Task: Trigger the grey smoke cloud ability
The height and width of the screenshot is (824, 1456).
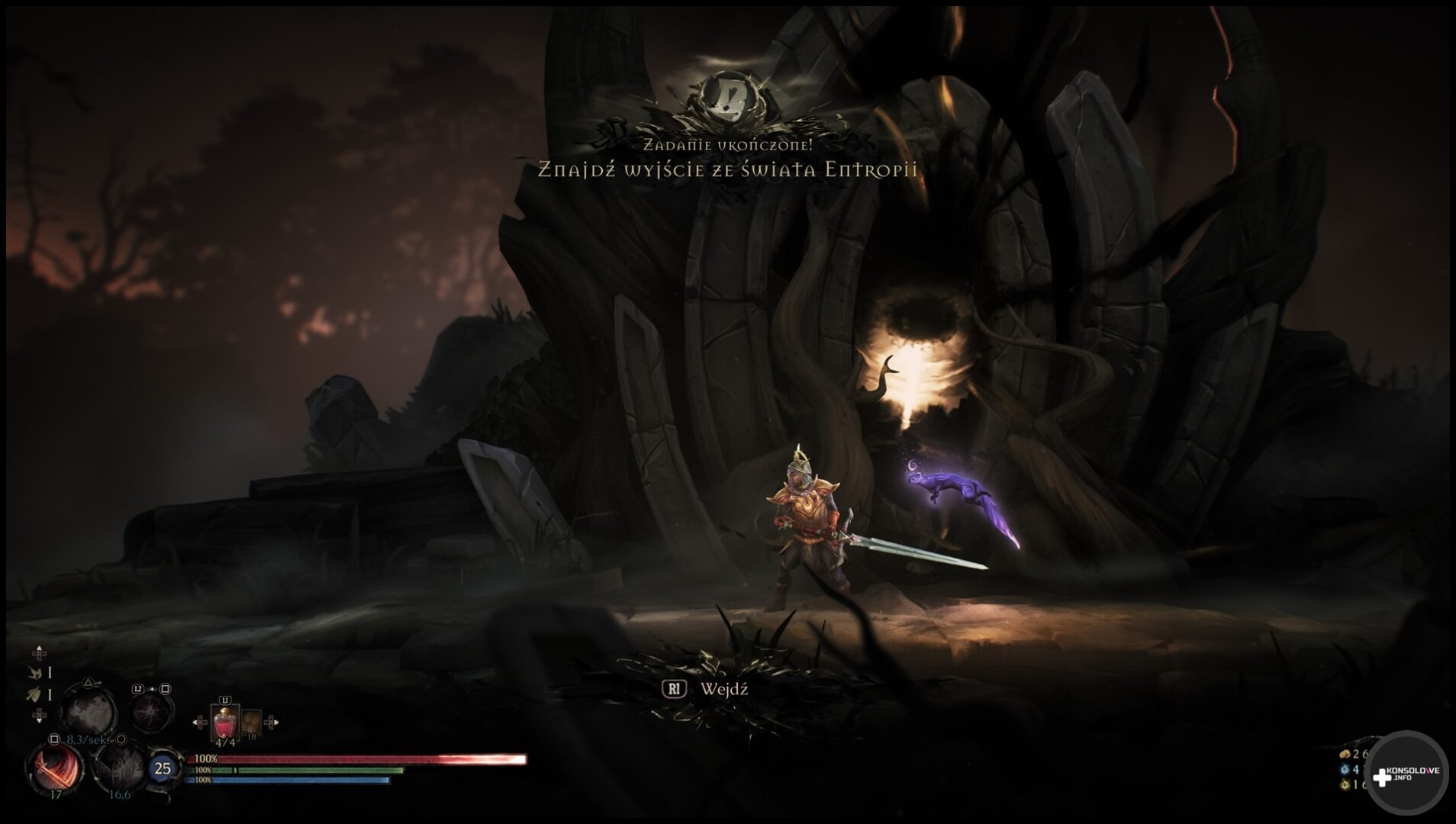Action: click(89, 711)
